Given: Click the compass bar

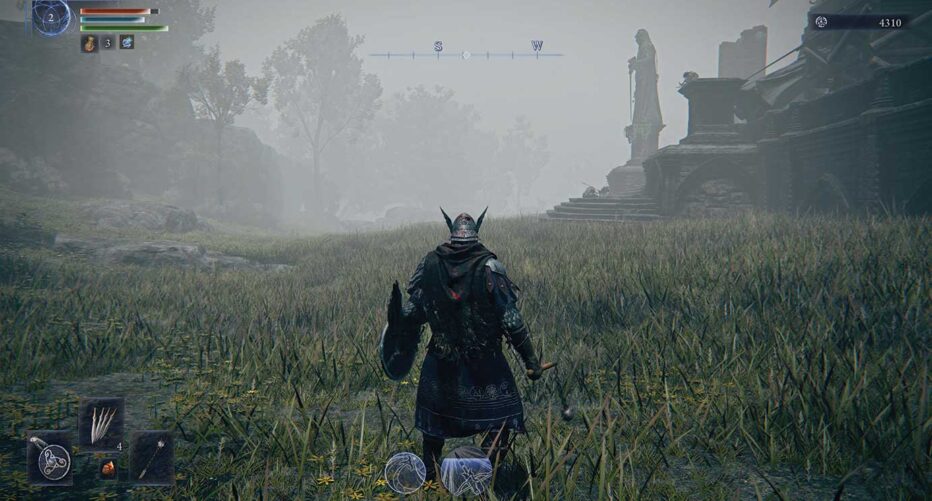Looking at the screenshot, I should (465, 54).
